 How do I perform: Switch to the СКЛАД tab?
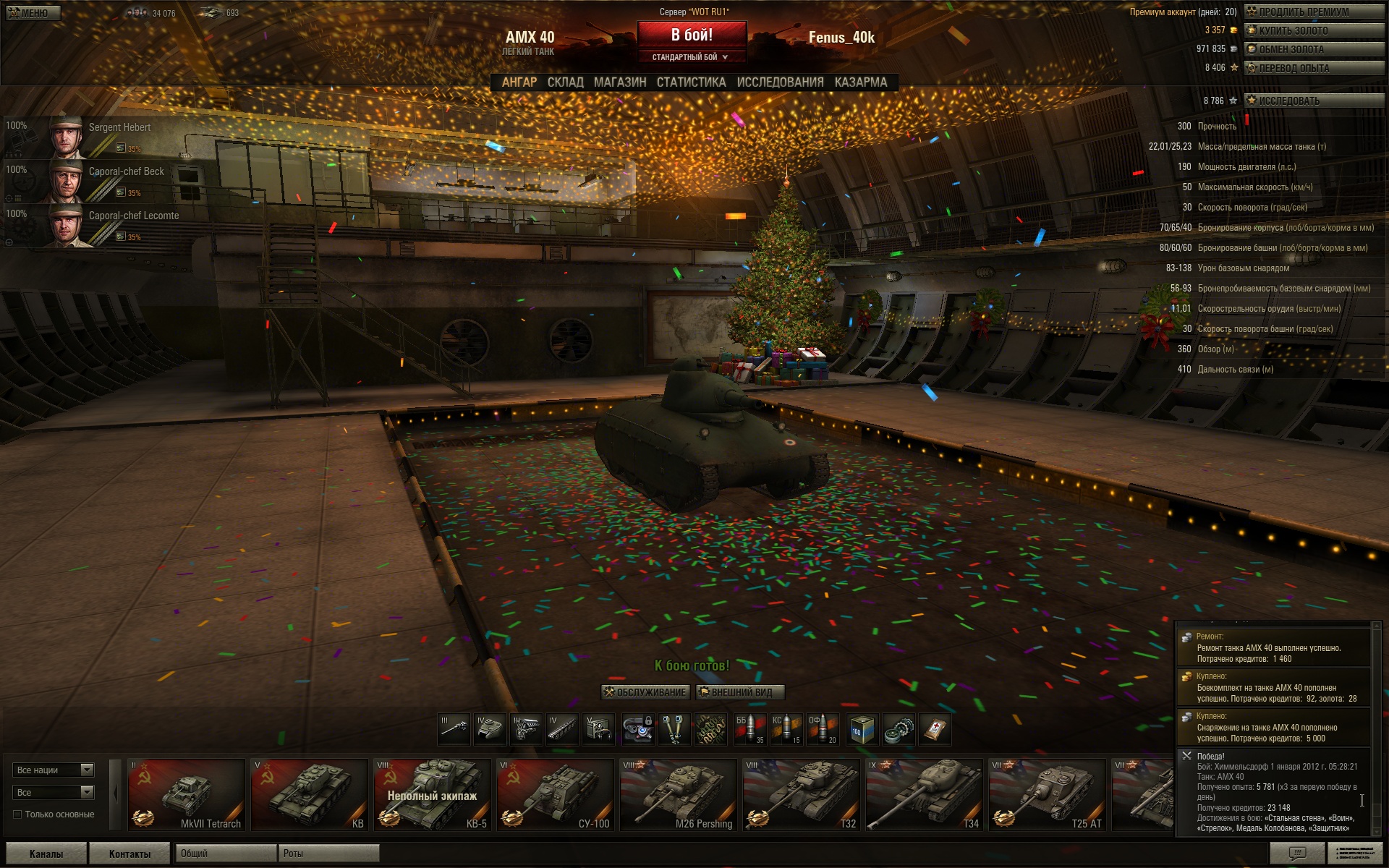[565, 82]
